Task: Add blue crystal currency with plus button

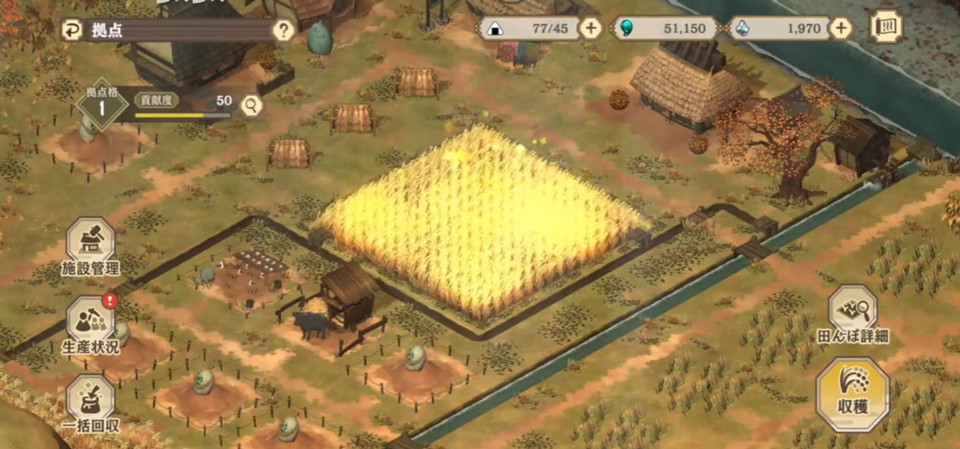Action: point(841,28)
